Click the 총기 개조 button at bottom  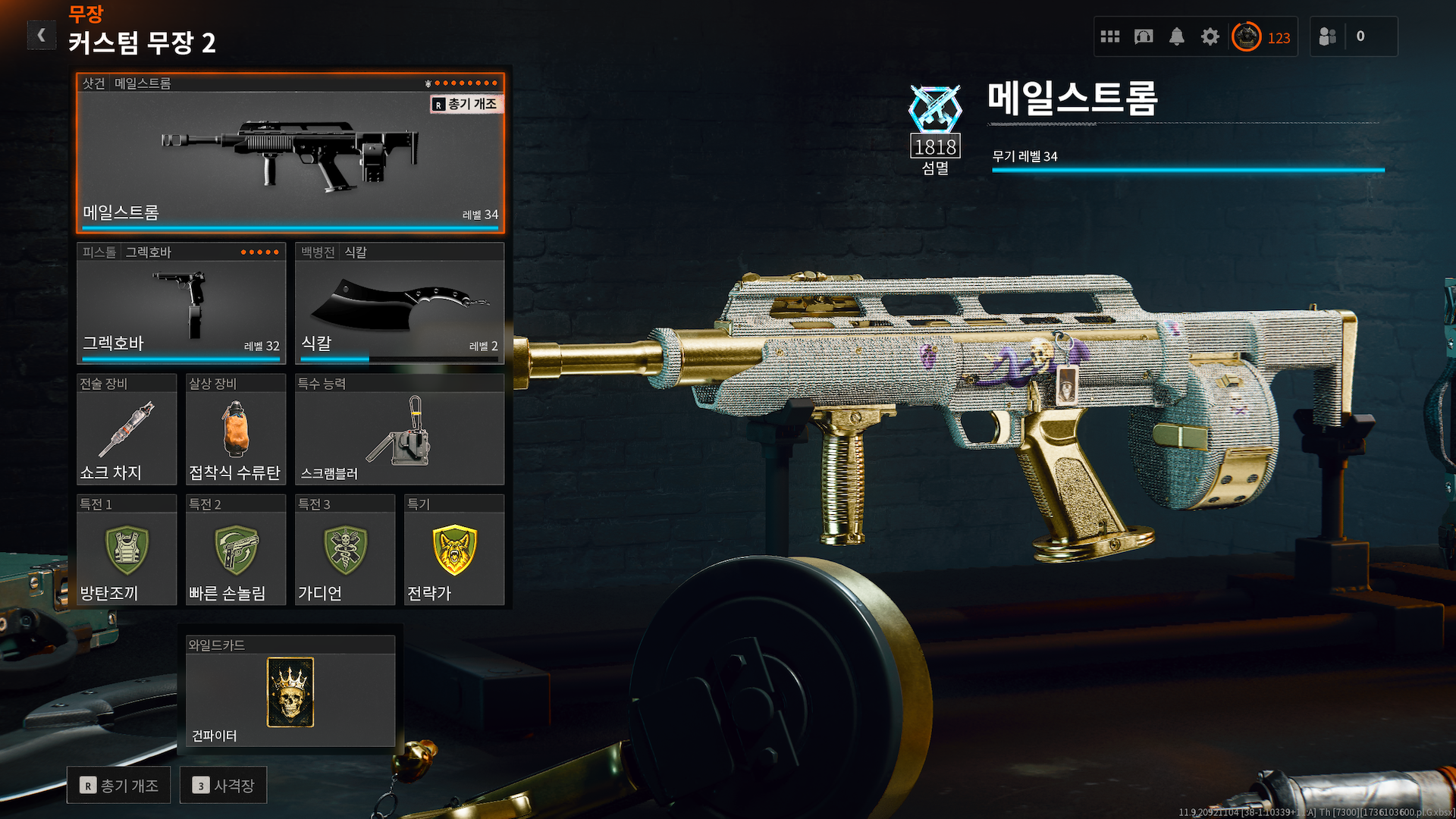pos(119,785)
